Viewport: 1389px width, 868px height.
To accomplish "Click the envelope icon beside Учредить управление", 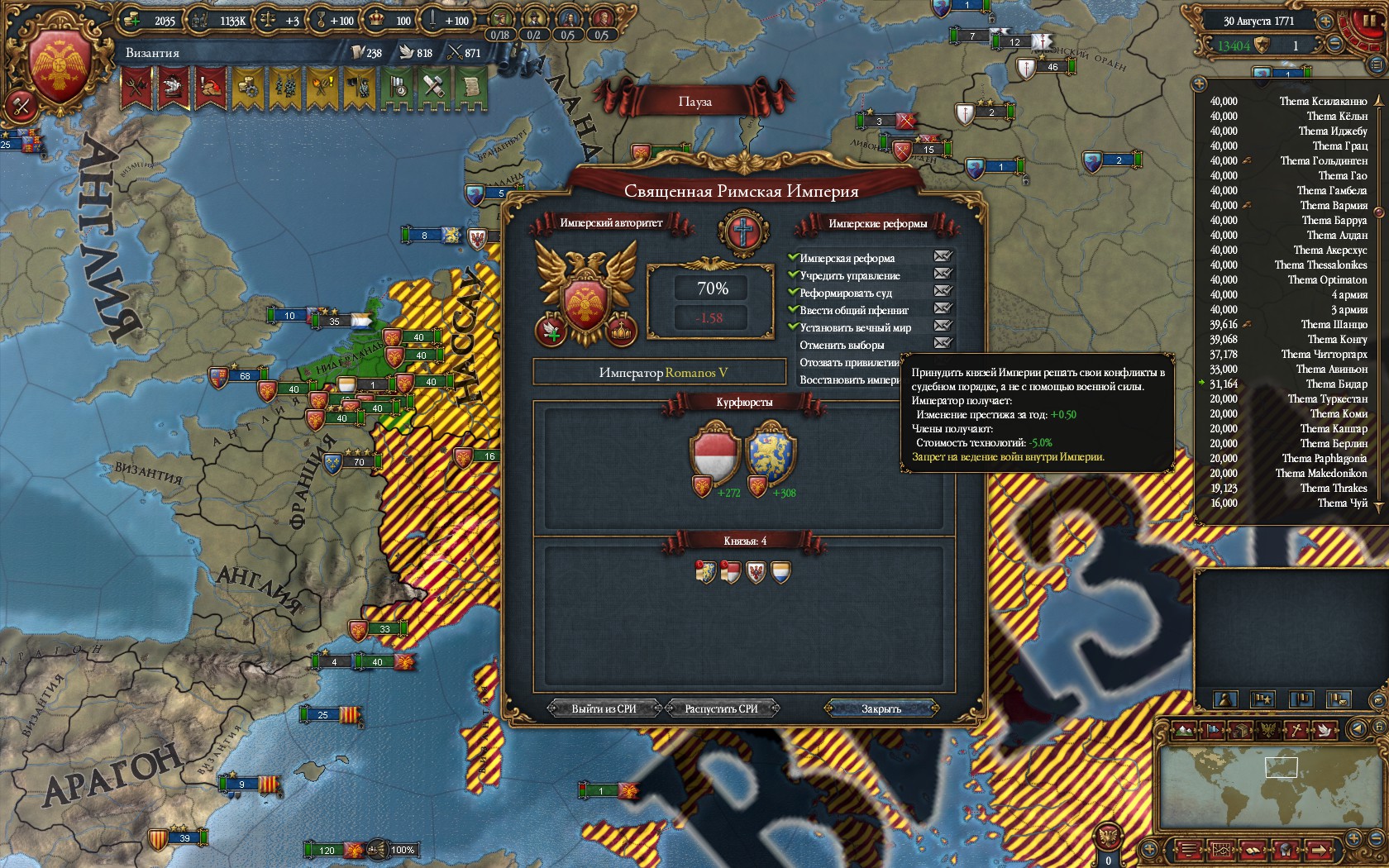I will [943, 274].
